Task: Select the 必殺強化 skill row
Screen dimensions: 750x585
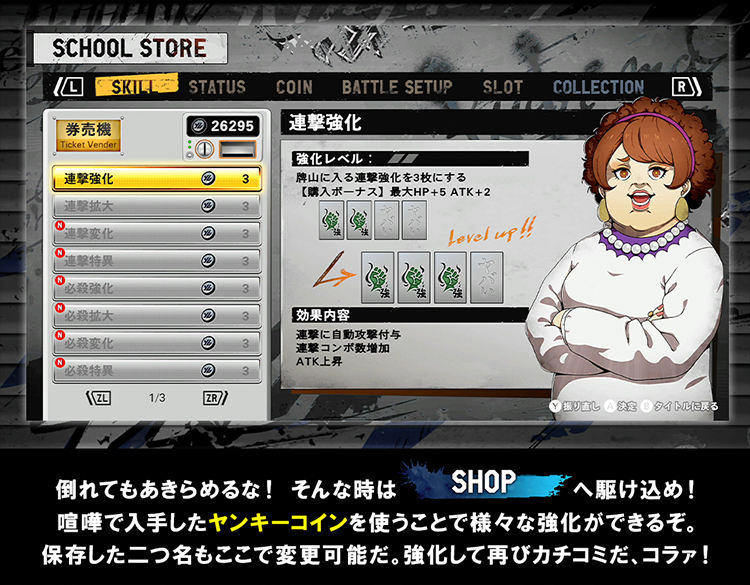Action: click(x=157, y=289)
